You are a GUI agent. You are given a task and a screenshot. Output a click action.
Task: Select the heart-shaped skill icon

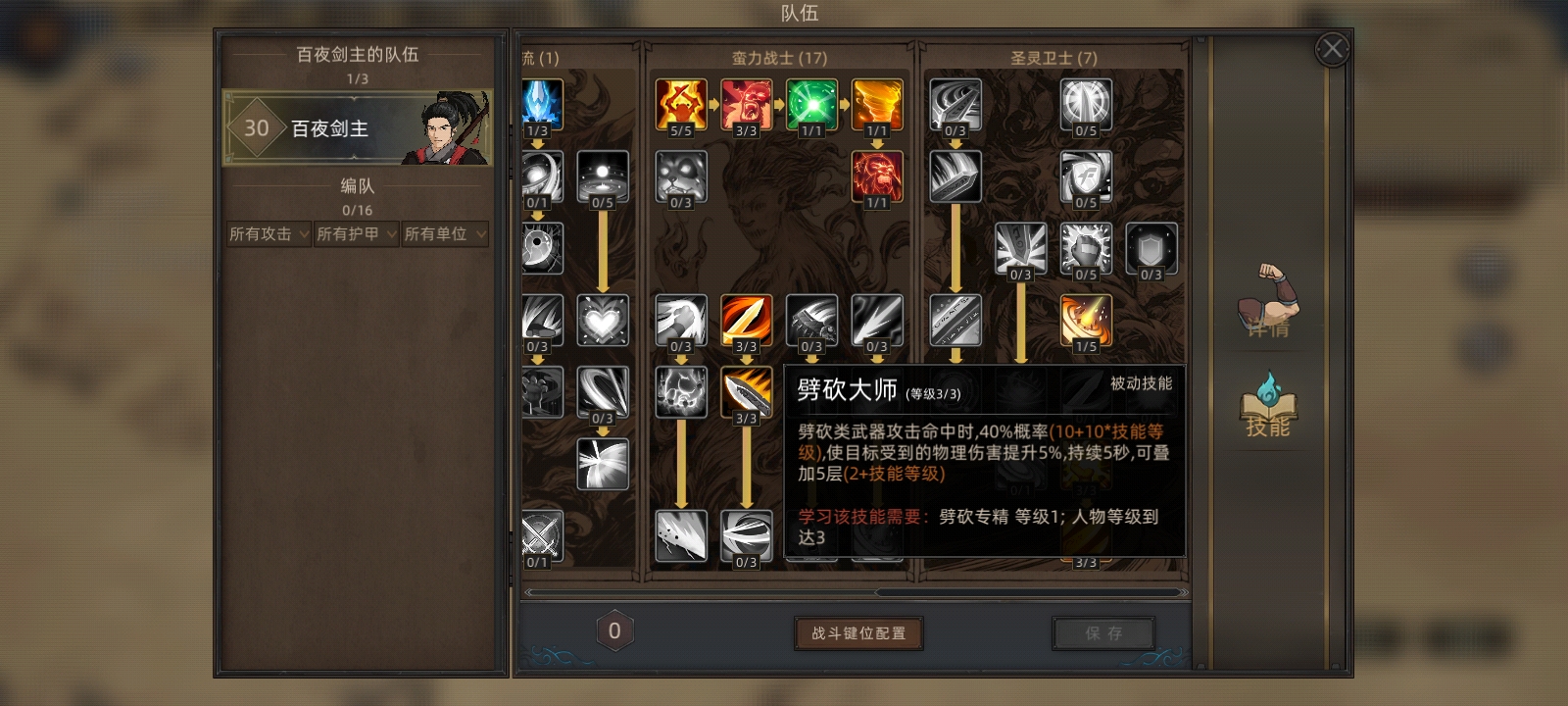[603, 319]
